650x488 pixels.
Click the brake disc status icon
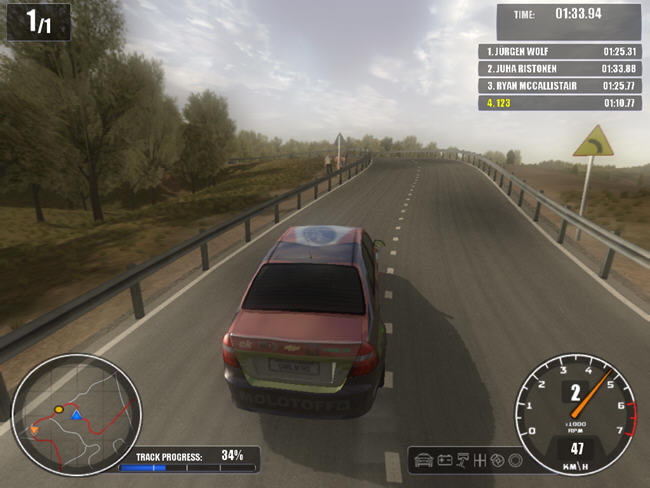498,461
